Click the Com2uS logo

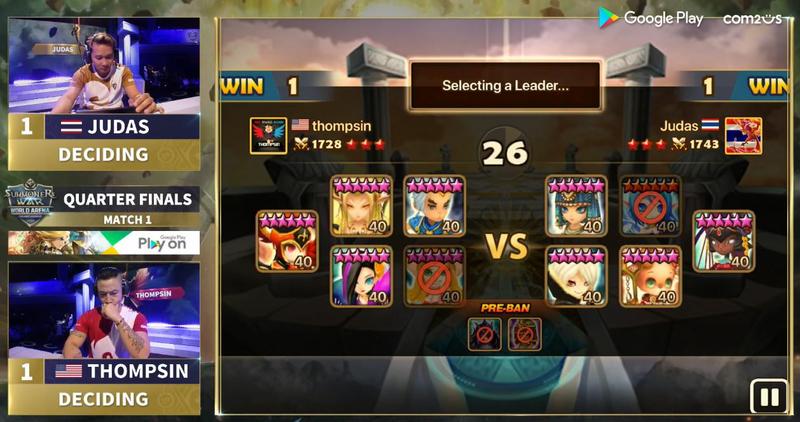point(751,18)
